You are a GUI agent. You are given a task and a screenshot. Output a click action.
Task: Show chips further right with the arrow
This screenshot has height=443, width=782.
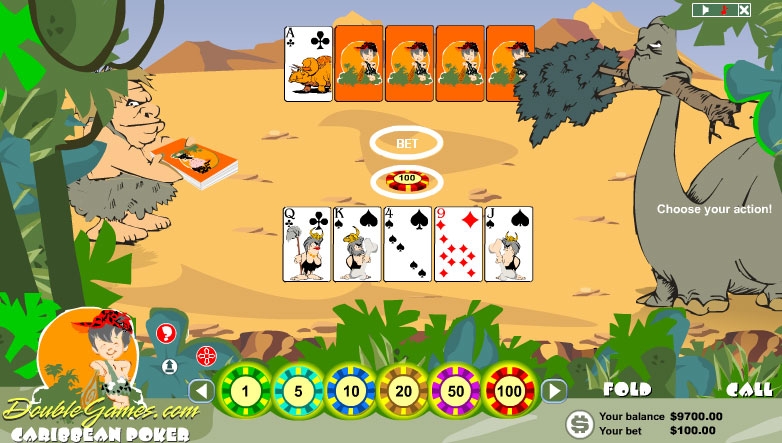[554, 390]
